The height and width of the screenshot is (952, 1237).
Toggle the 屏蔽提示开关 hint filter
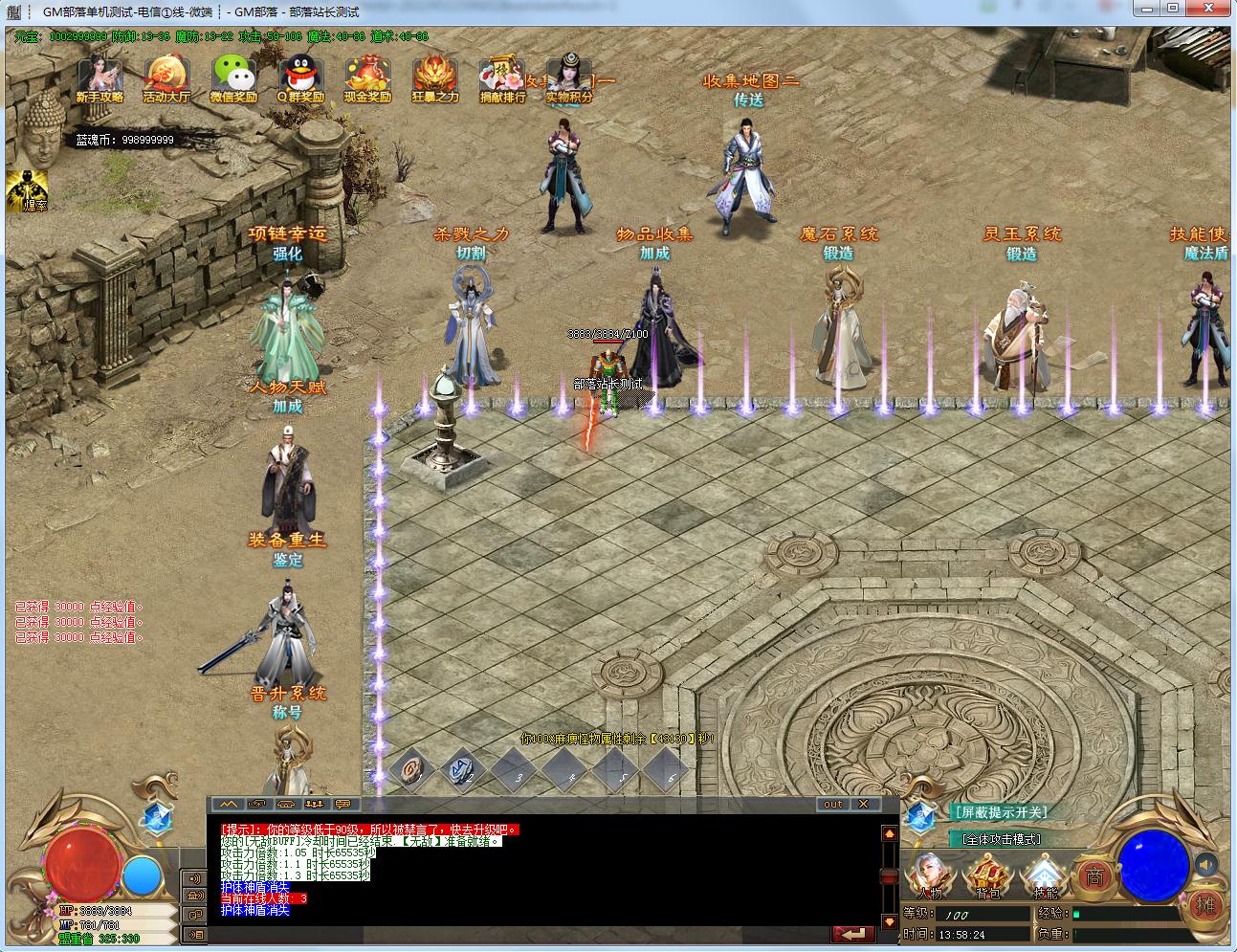point(1000,812)
